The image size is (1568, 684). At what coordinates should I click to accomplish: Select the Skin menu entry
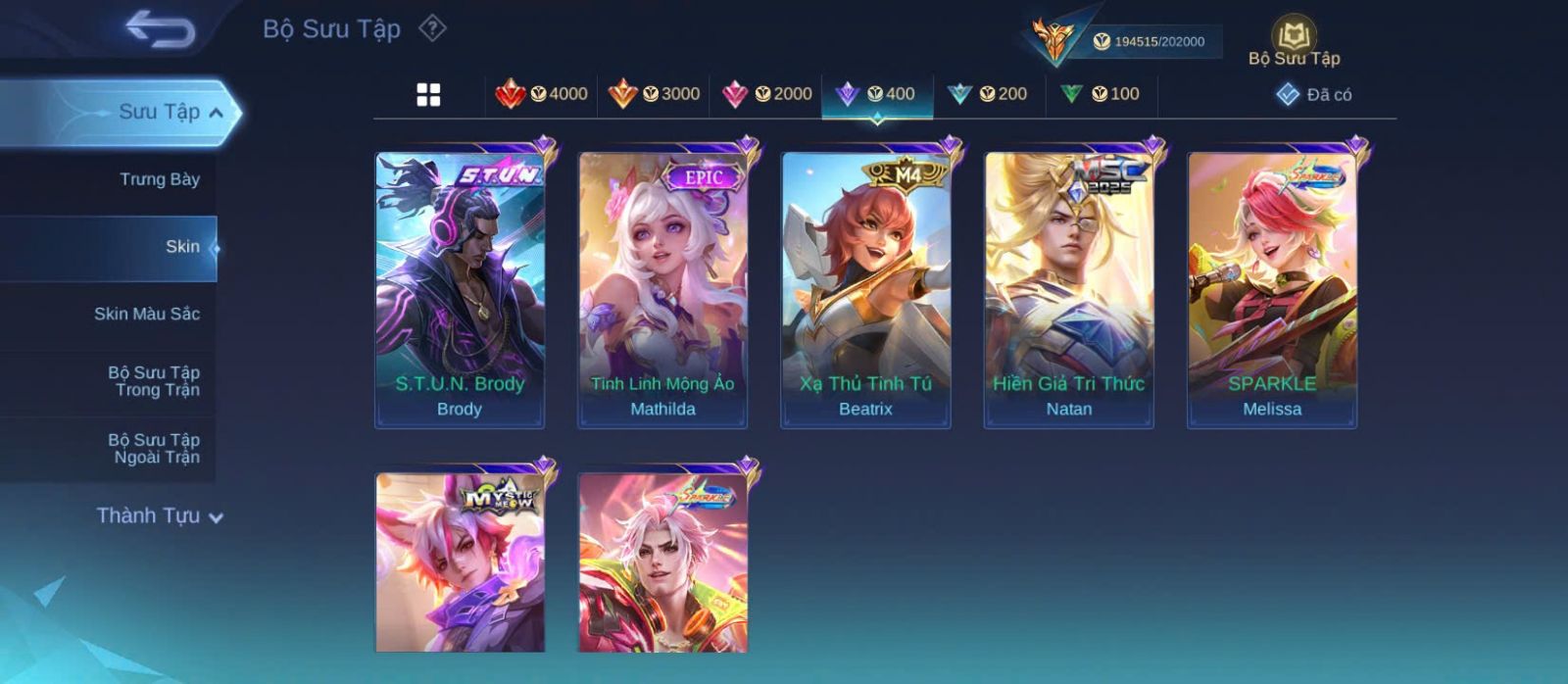(182, 247)
